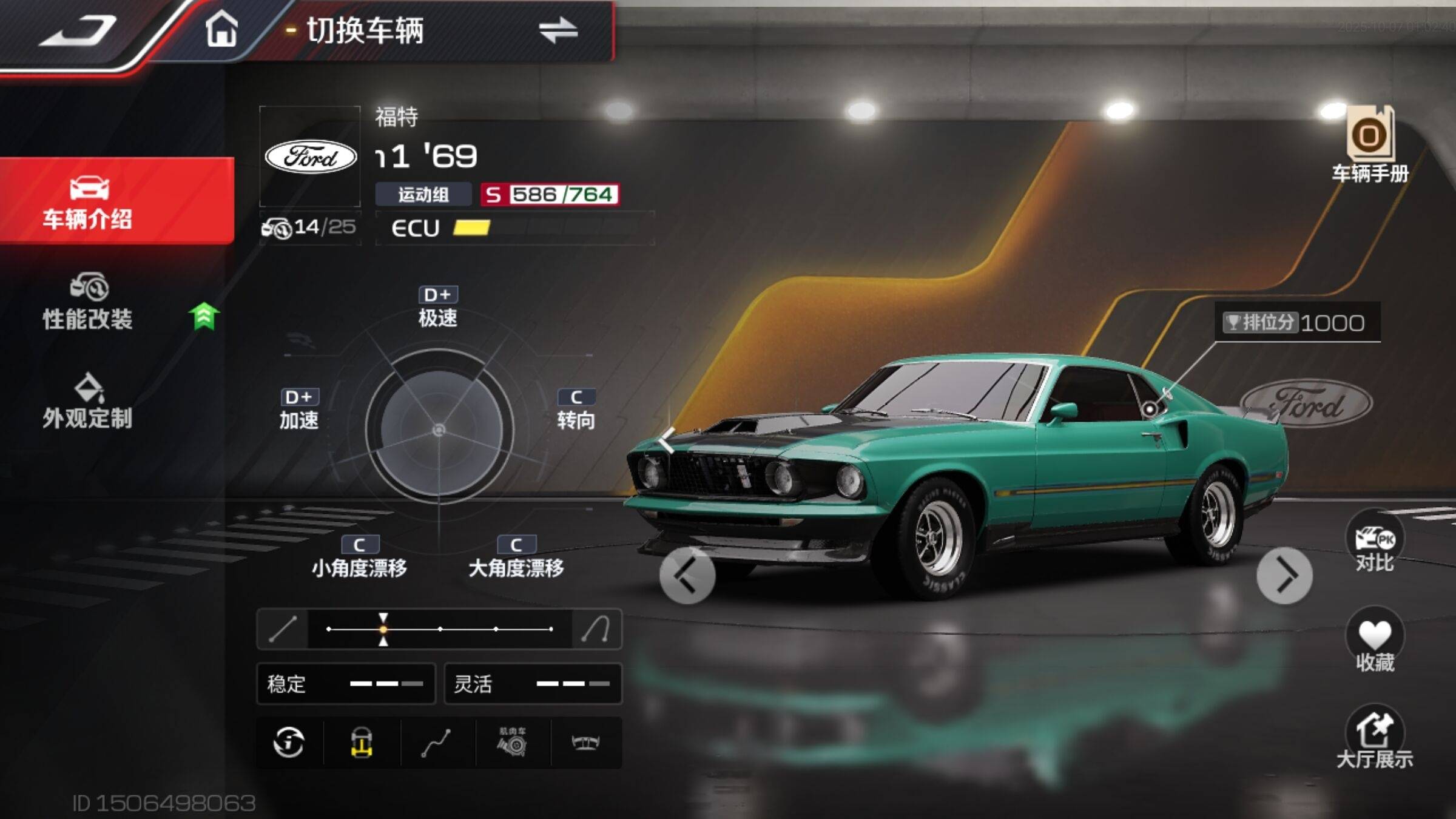Select the rear spoiler icon

pos(586,743)
